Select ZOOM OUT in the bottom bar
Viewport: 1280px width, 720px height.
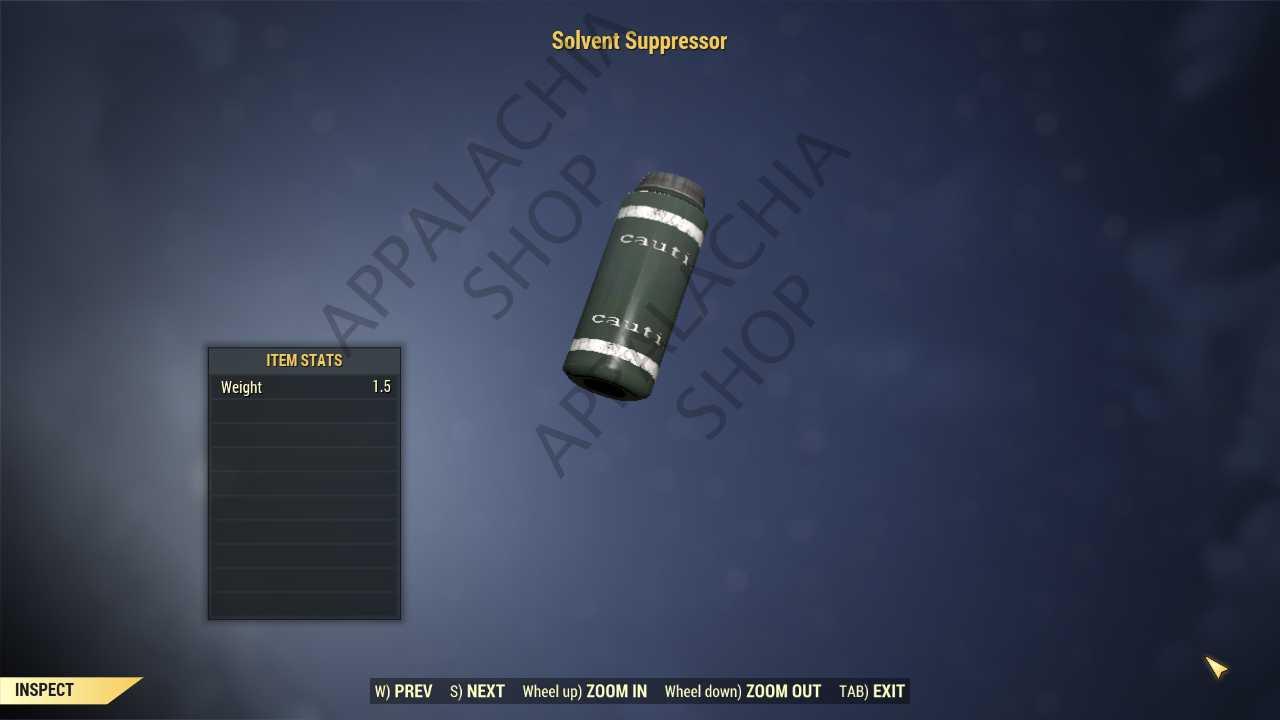pos(743,691)
